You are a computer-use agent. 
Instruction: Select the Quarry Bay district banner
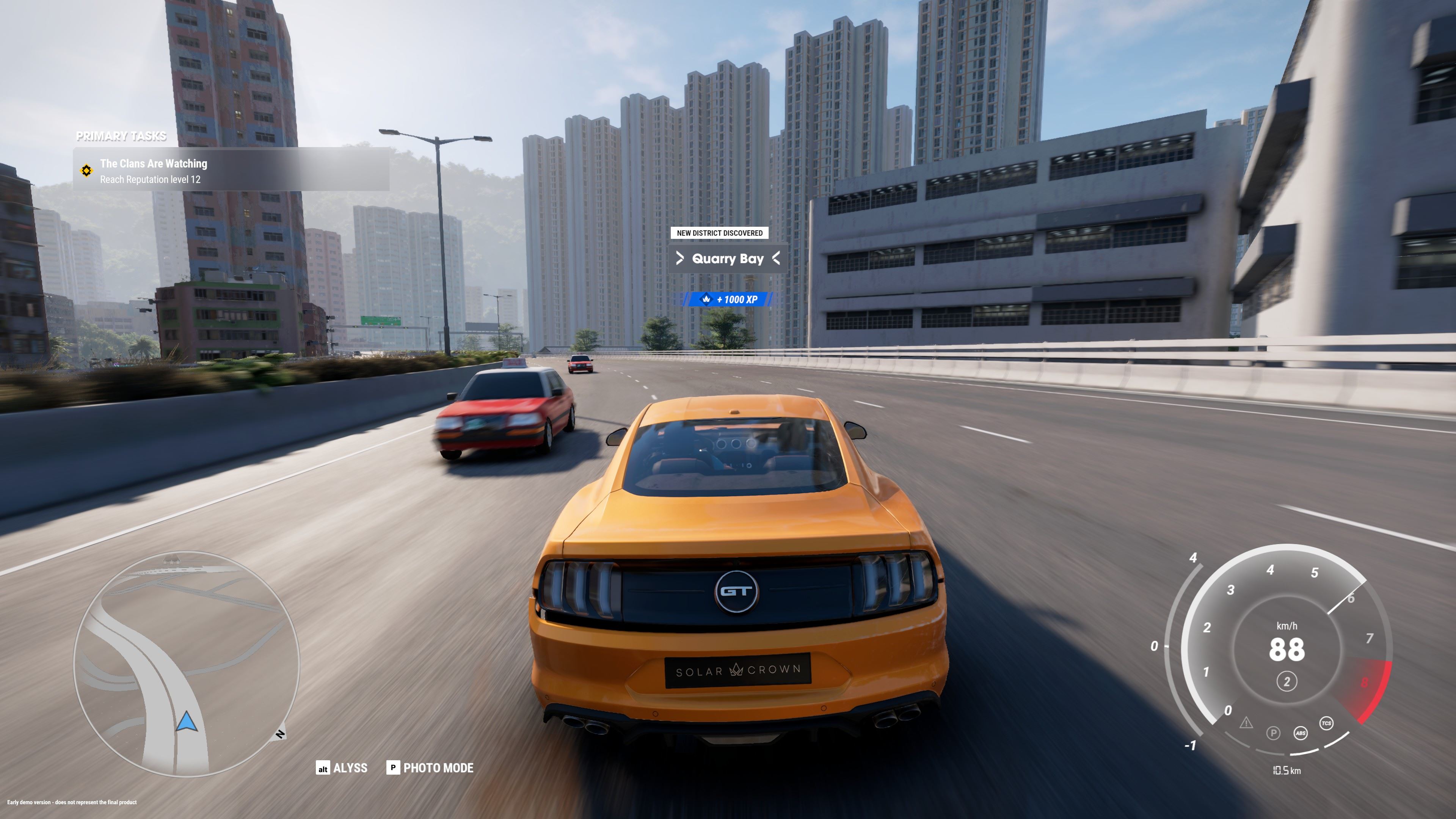[x=728, y=259]
